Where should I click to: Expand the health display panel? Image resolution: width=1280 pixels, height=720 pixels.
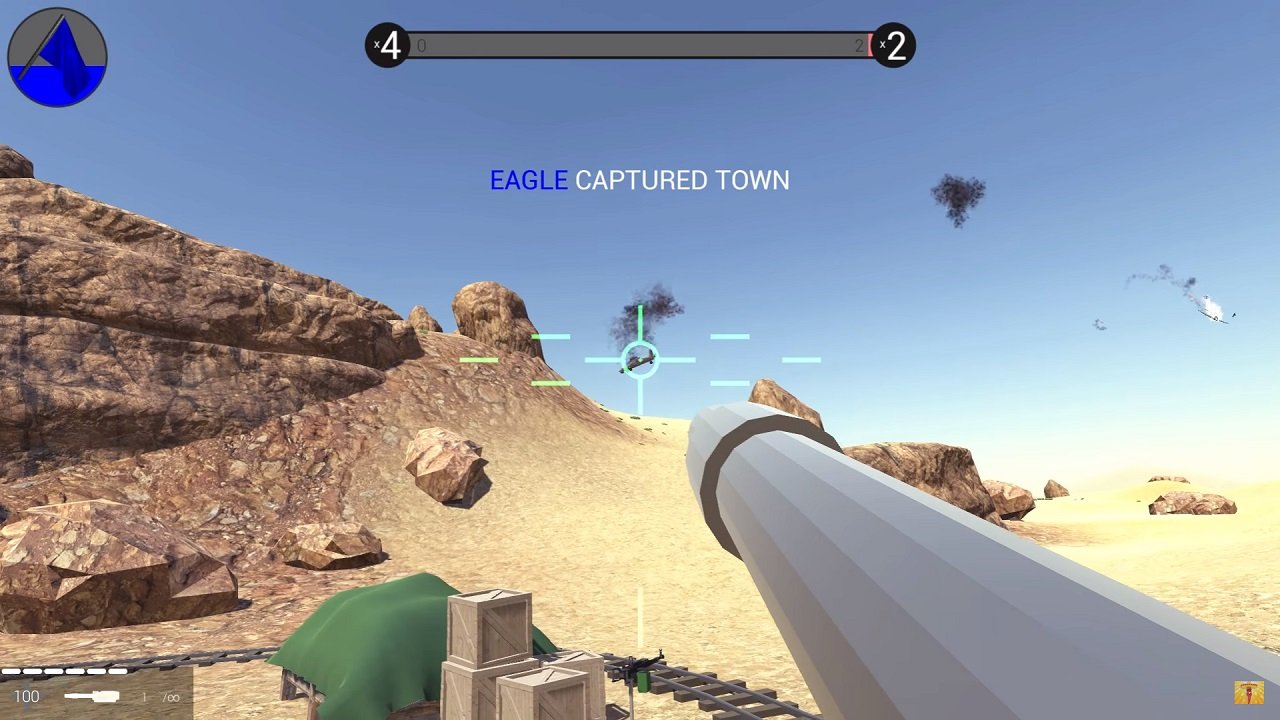click(27, 696)
